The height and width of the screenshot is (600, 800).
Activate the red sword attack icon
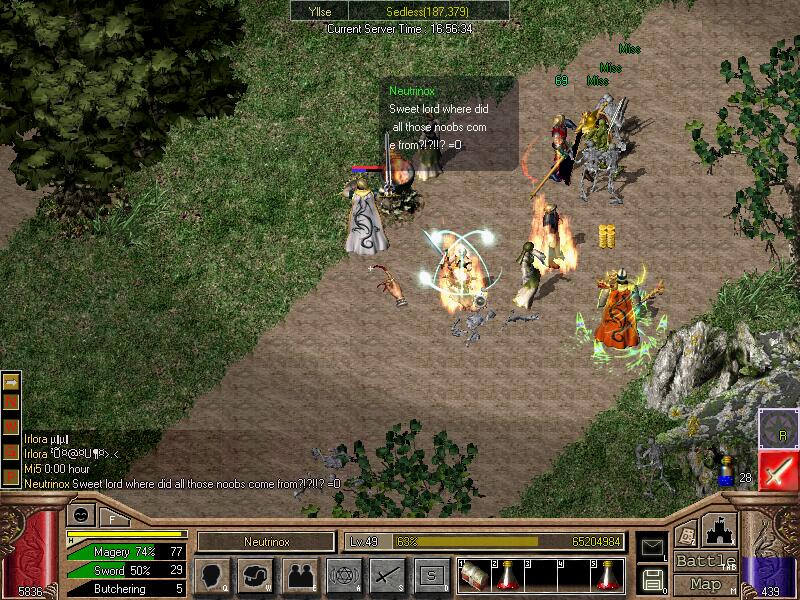778,471
